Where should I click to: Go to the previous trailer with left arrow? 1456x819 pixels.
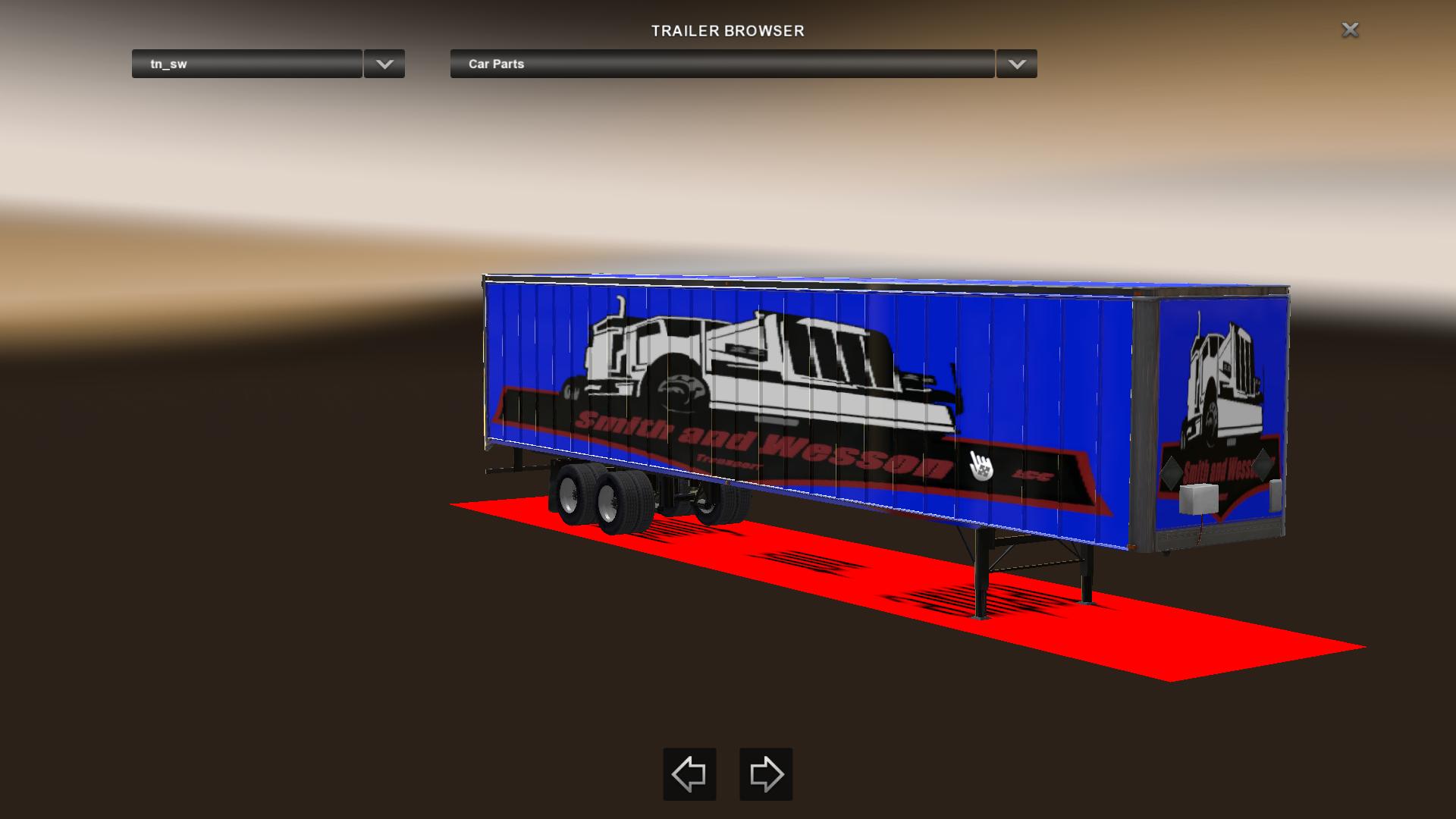pyautogui.click(x=689, y=774)
